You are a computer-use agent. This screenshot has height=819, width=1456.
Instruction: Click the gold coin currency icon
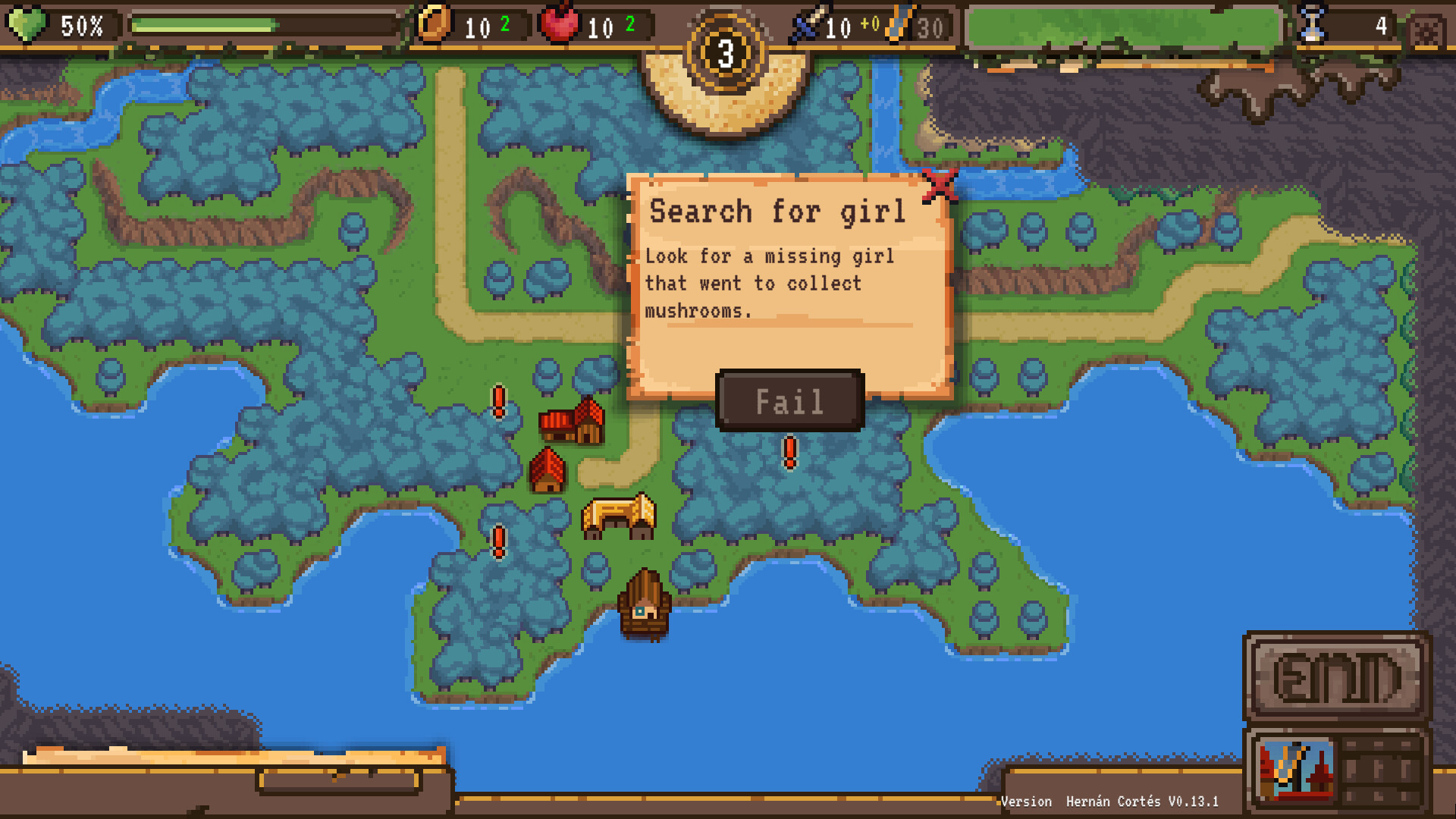435,24
